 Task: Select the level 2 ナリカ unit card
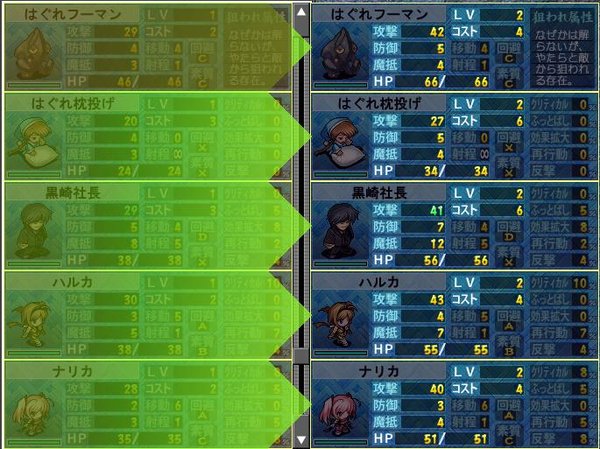coord(455,404)
